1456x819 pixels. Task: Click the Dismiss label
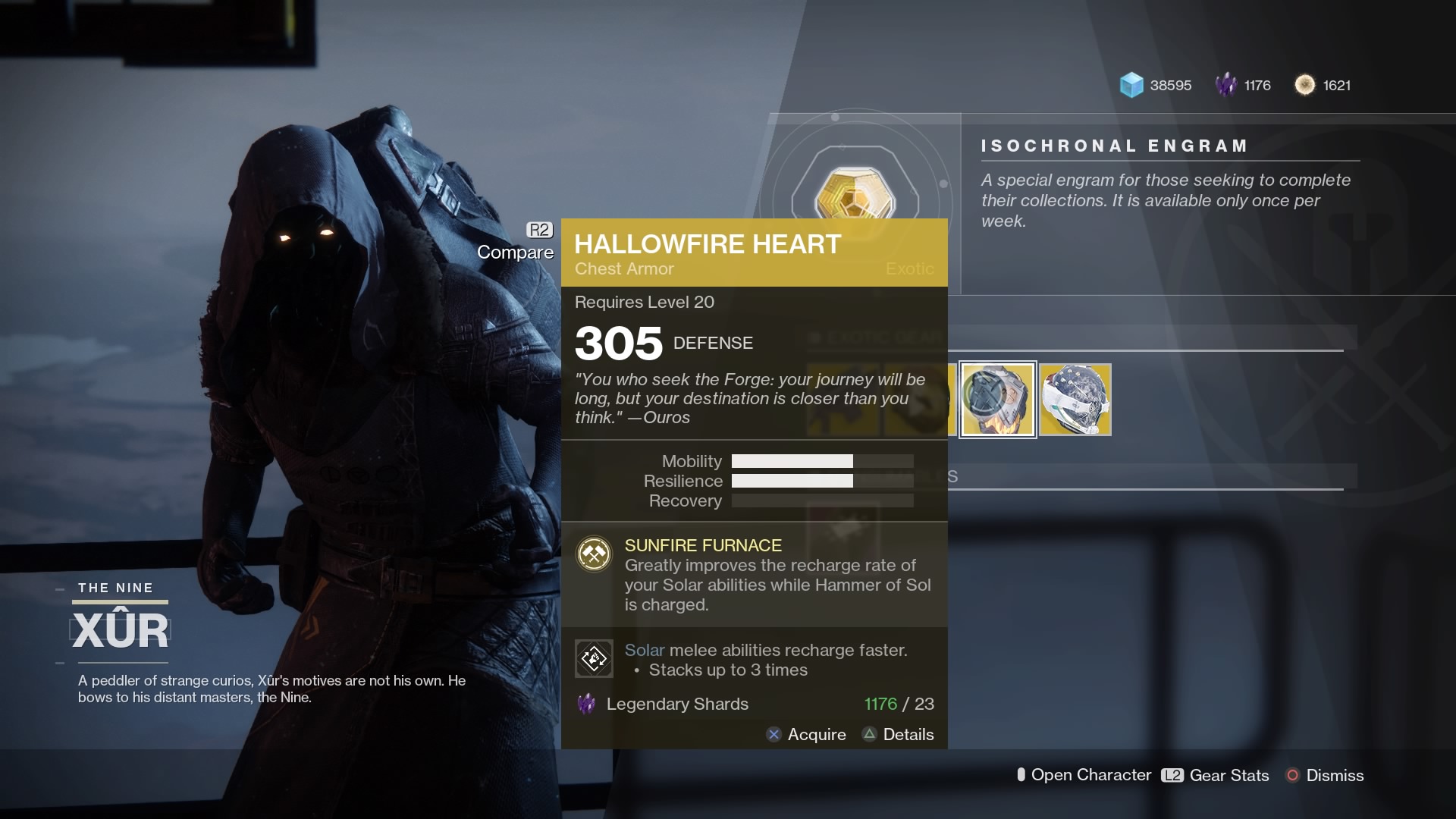pos(1338,775)
